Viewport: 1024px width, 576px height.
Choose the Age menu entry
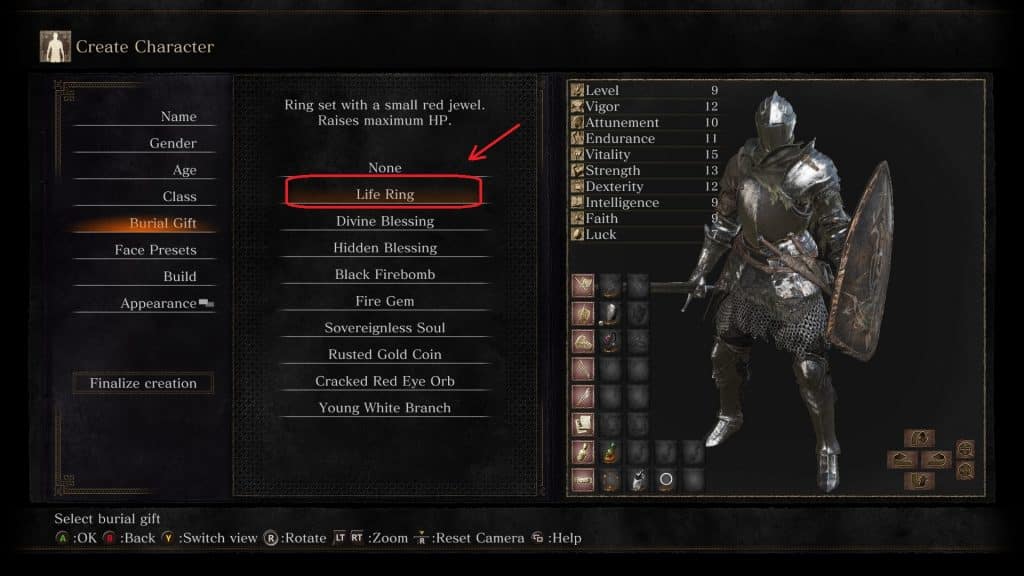[x=184, y=170]
